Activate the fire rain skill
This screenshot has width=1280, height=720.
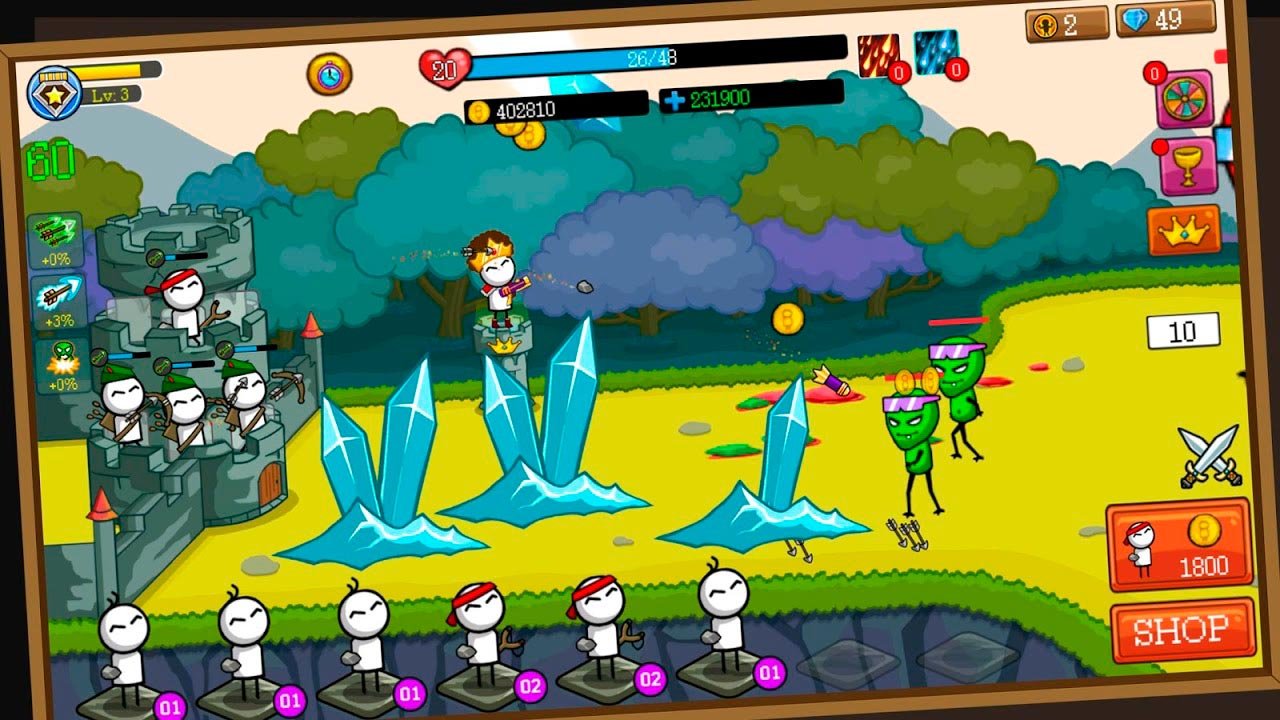878,56
